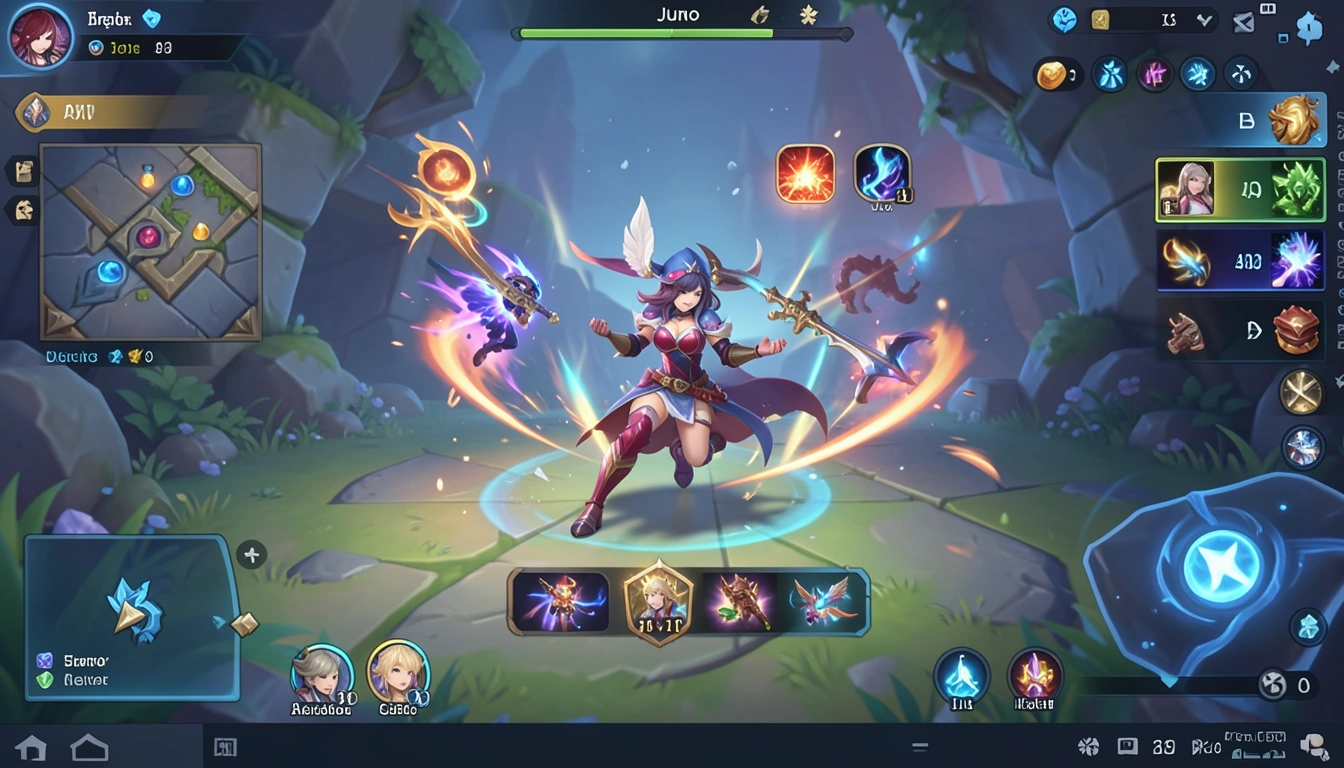This screenshot has width=1344, height=768.
Task: Open the home icon in bottom bar
Action: coord(30,748)
